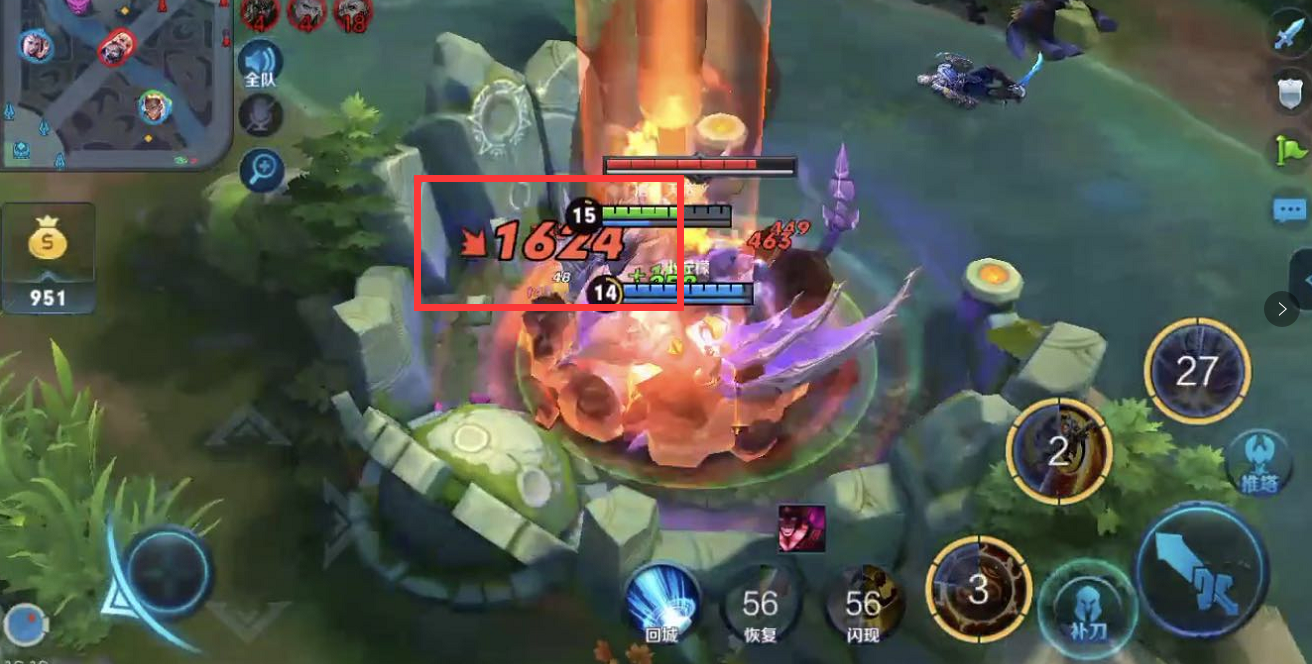Tap the large basic attack button
The height and width of the screenshot is (664, 1312).
pyautogui.click(x=1201, y=572)
